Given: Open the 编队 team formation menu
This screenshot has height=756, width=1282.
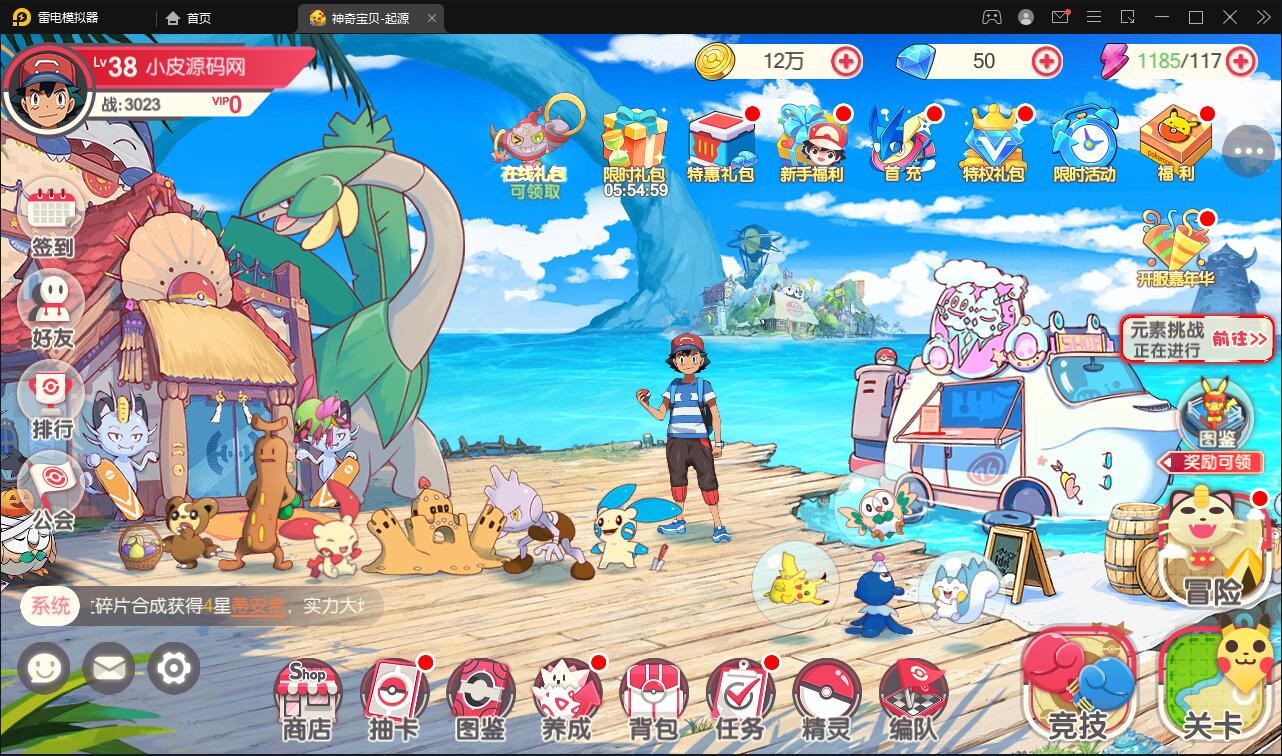Looking at the screenshot, I should click(x=912, y=700).
